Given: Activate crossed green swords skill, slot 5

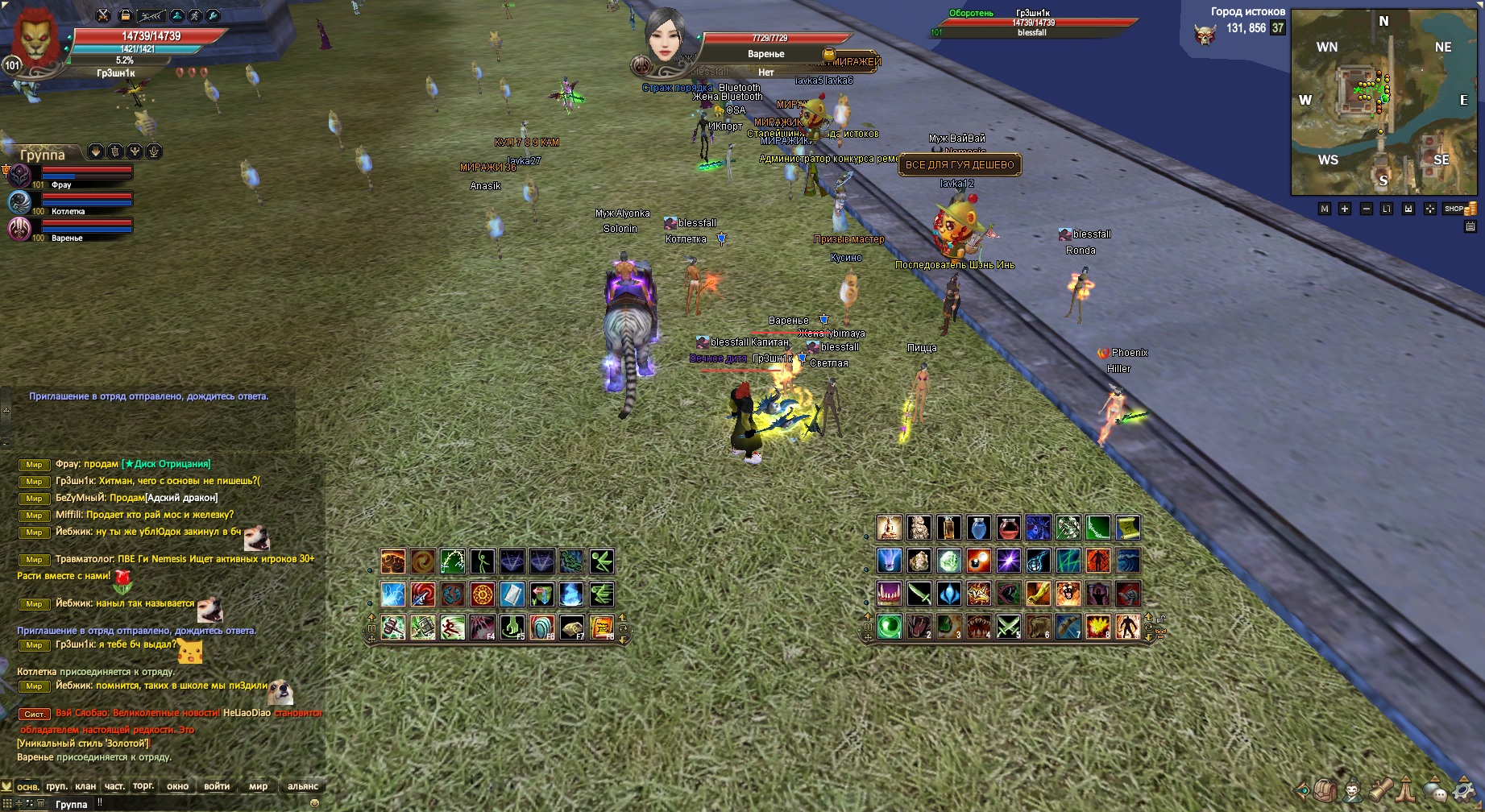Looking at the screenshot, I should [x=1009, y=626].
